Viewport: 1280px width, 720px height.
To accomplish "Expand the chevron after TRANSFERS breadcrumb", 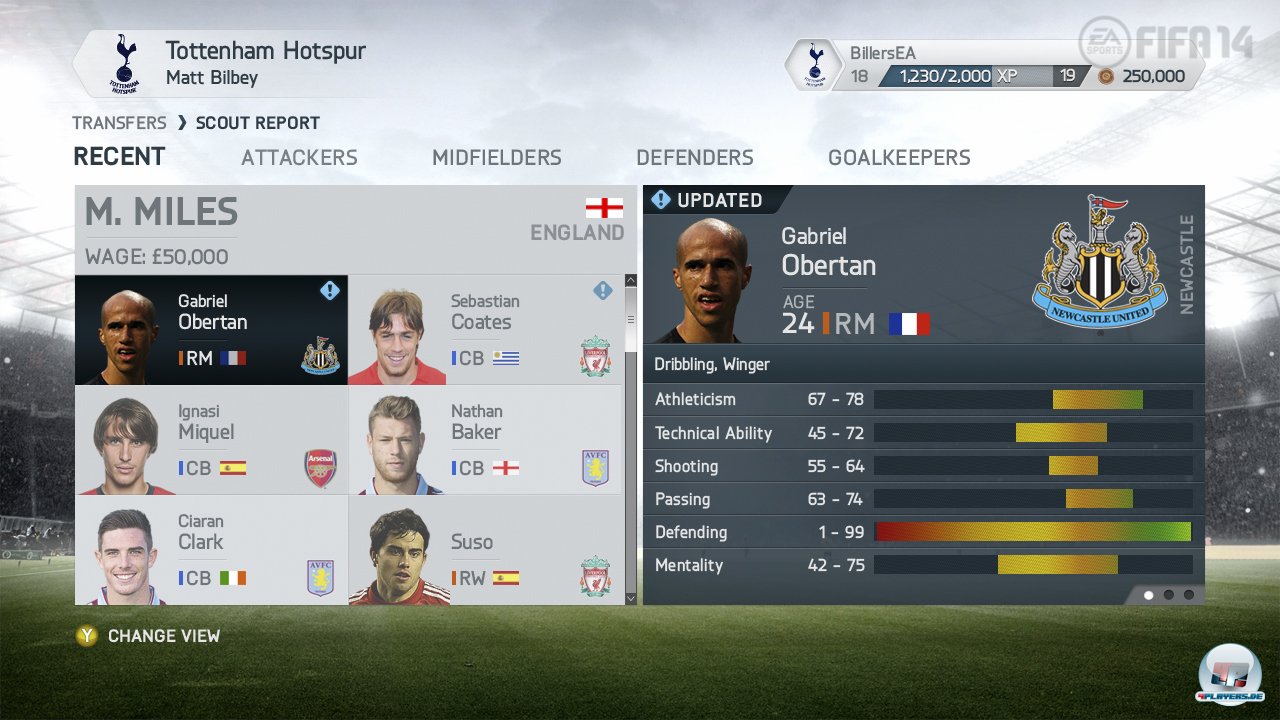I will tap(180, 122).
